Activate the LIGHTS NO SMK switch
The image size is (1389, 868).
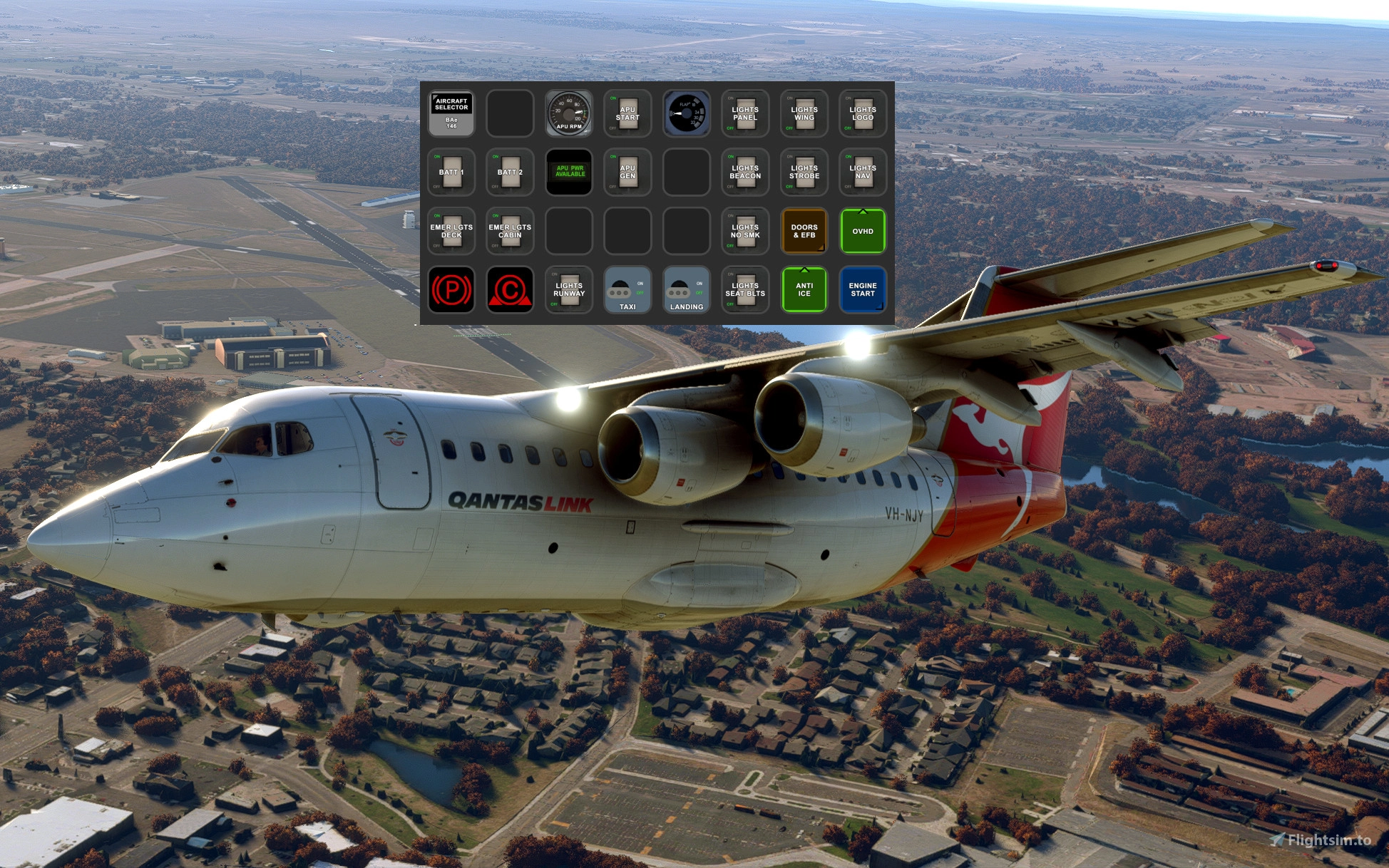coord(744,231)
